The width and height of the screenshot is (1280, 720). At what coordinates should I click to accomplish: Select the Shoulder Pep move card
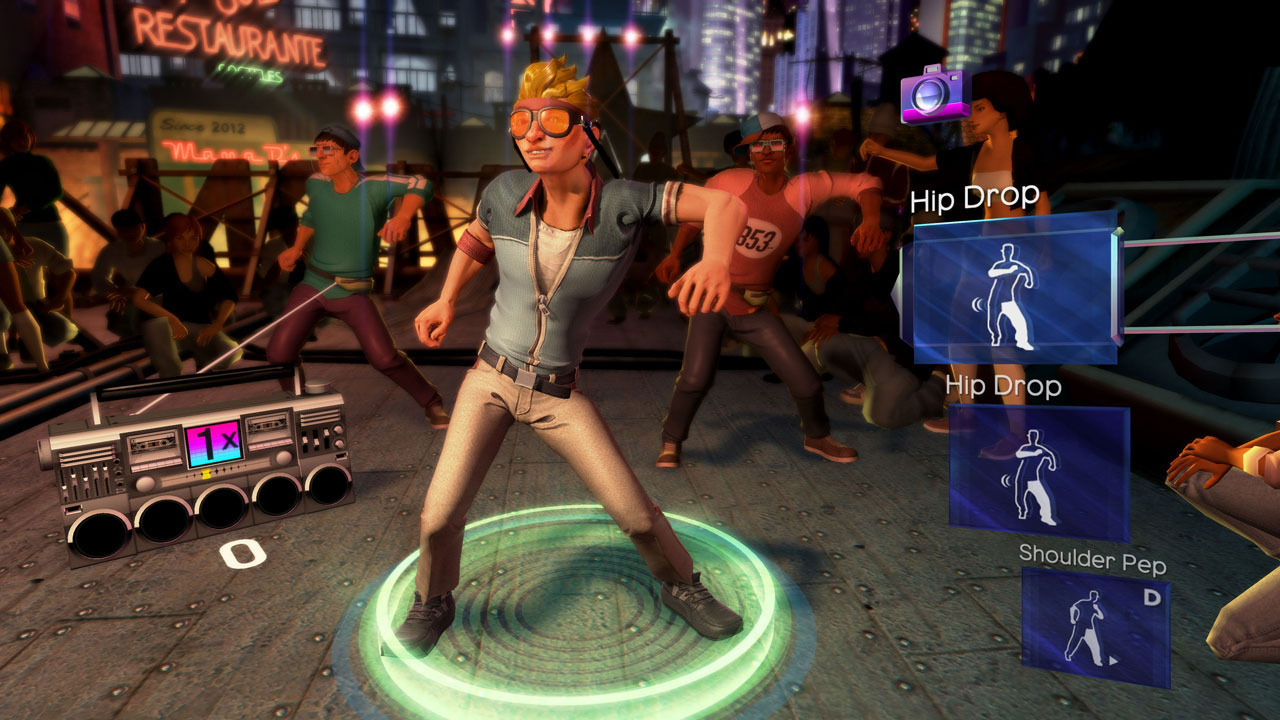(1096, 627)
